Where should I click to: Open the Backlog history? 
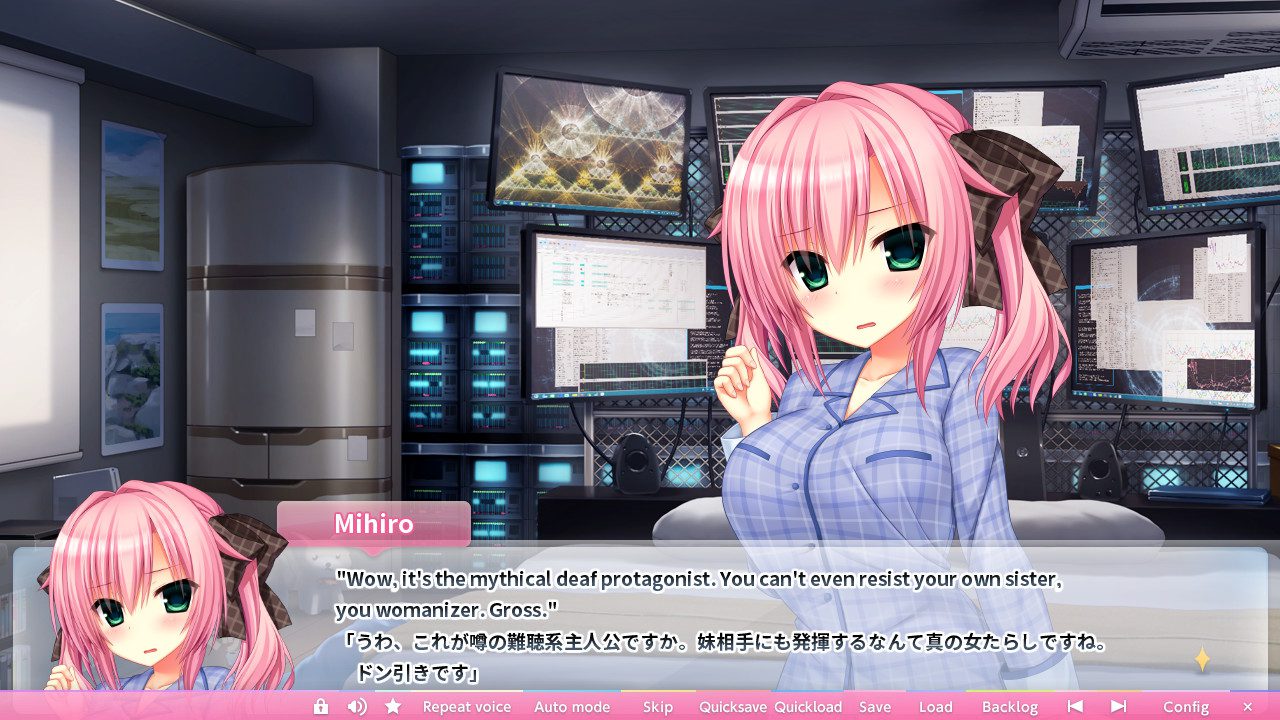(x=1009, y=706)
